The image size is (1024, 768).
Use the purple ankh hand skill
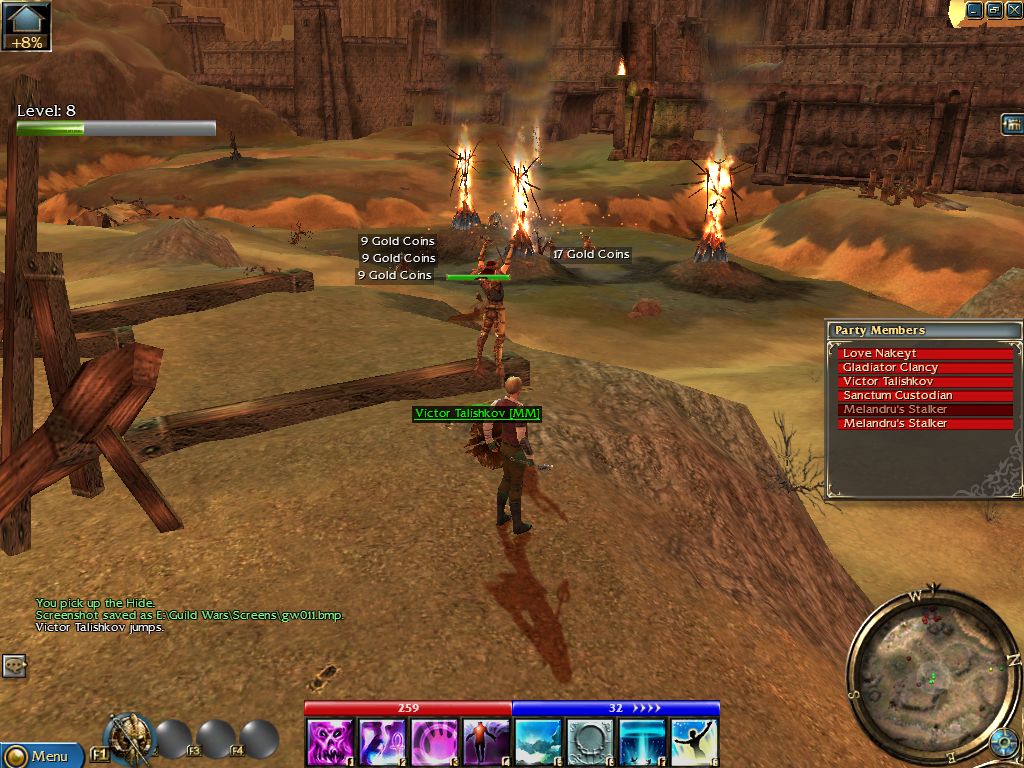click(382, 742)
